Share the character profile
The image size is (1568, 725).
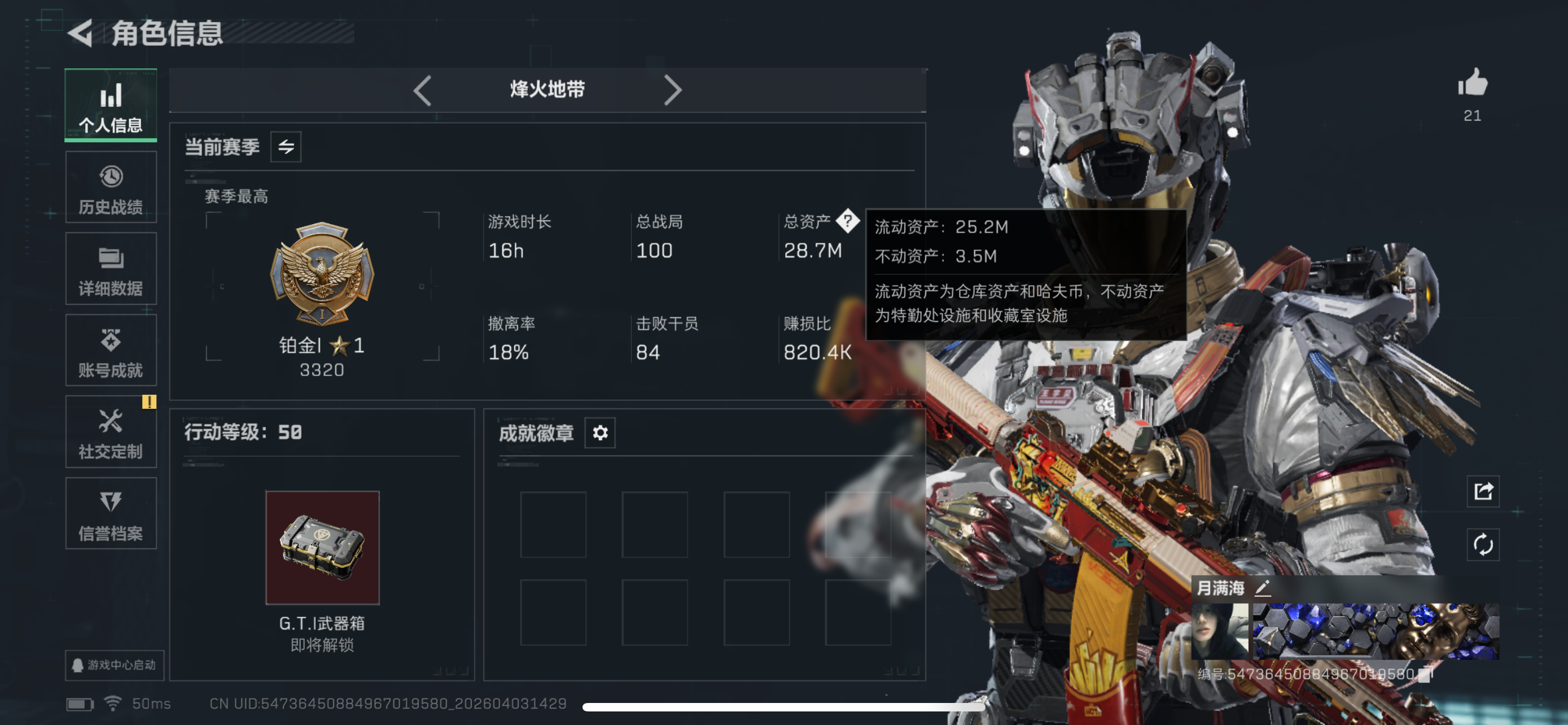[1483, 491]
